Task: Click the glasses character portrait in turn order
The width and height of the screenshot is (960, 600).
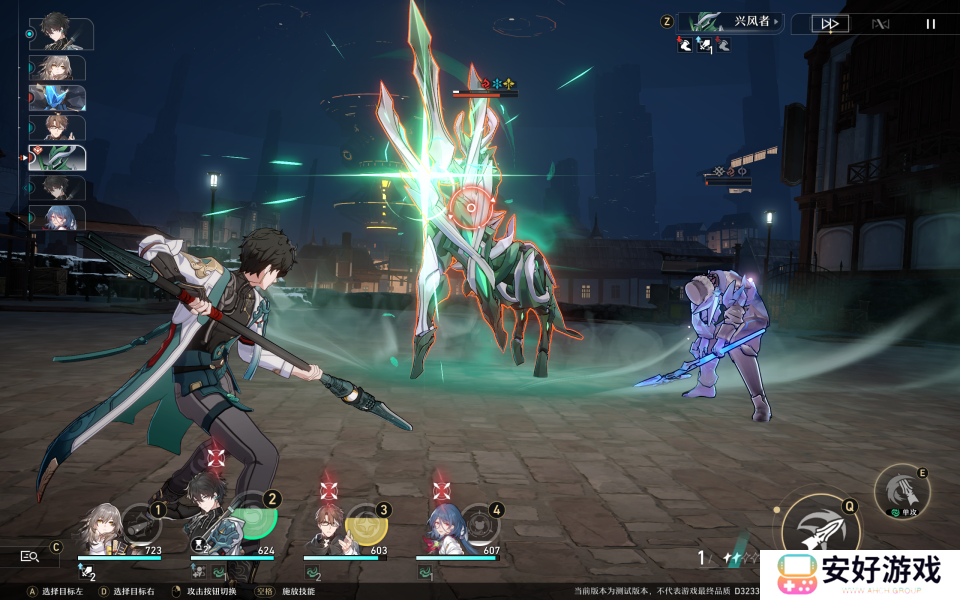Action: click(x=57, y=128)
